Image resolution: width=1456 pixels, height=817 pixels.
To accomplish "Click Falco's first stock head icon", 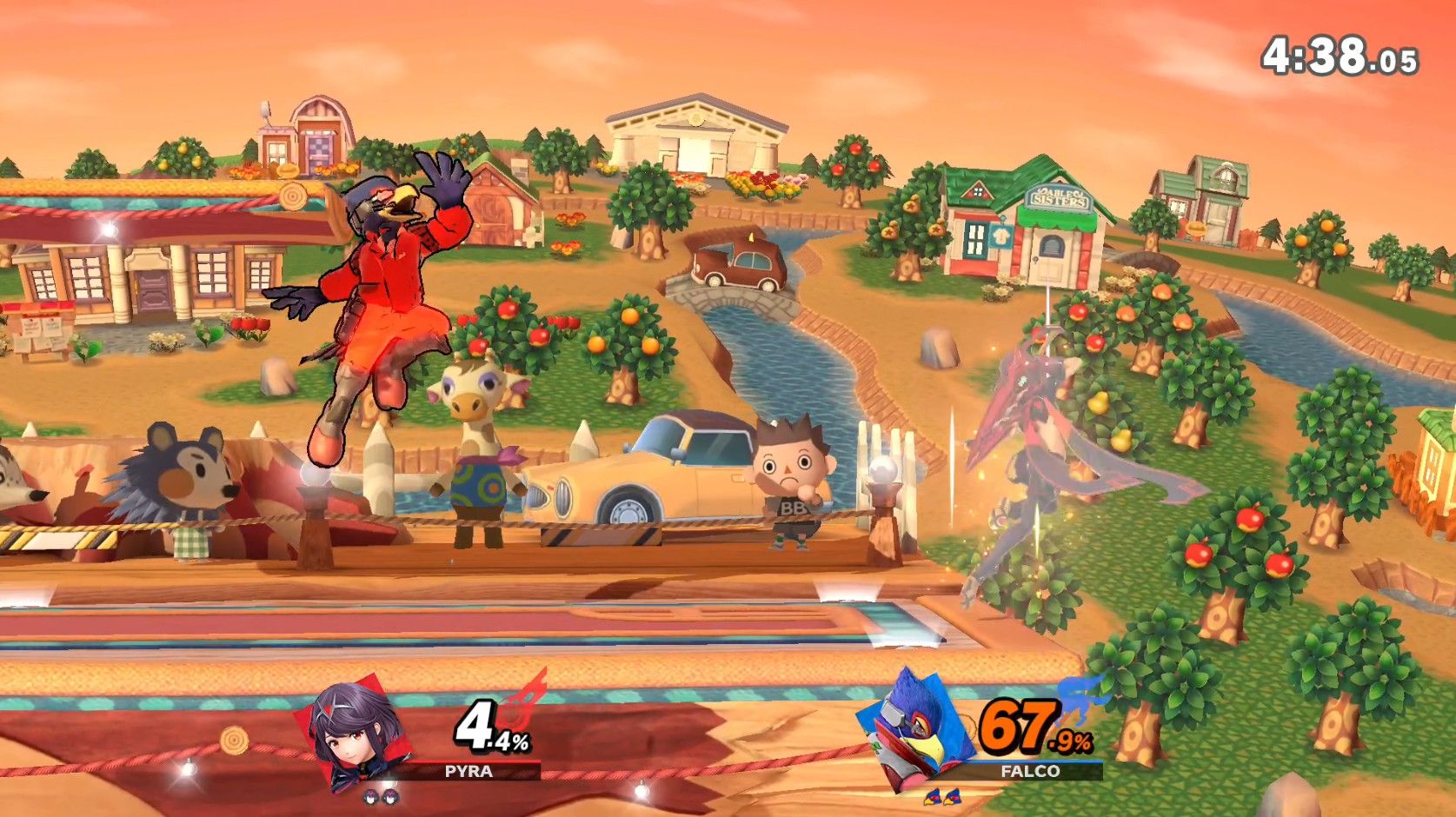I will click(934, 798).
